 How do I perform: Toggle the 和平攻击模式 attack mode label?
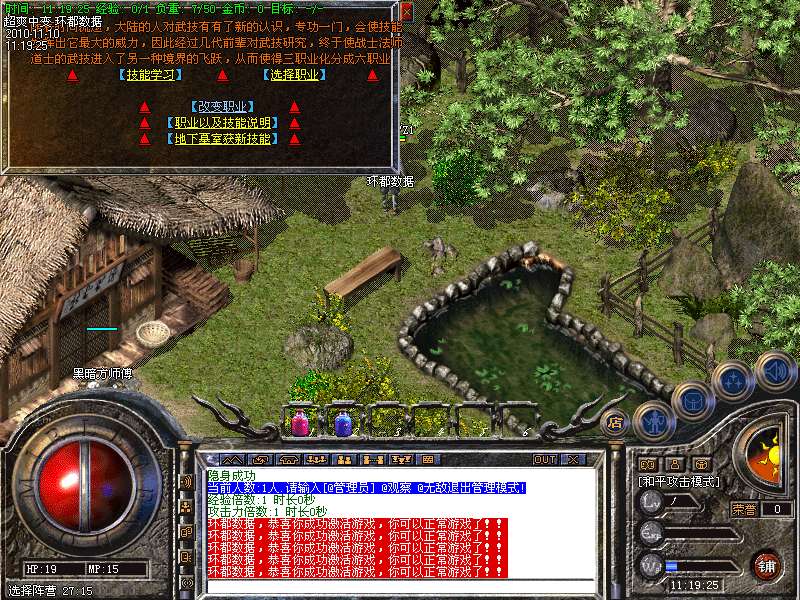[680, 481]
